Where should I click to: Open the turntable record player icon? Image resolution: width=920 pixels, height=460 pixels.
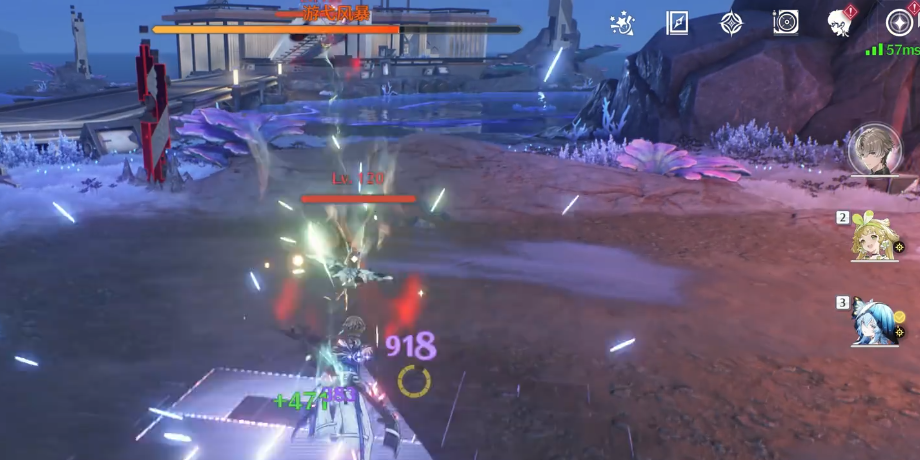[785, 22]
